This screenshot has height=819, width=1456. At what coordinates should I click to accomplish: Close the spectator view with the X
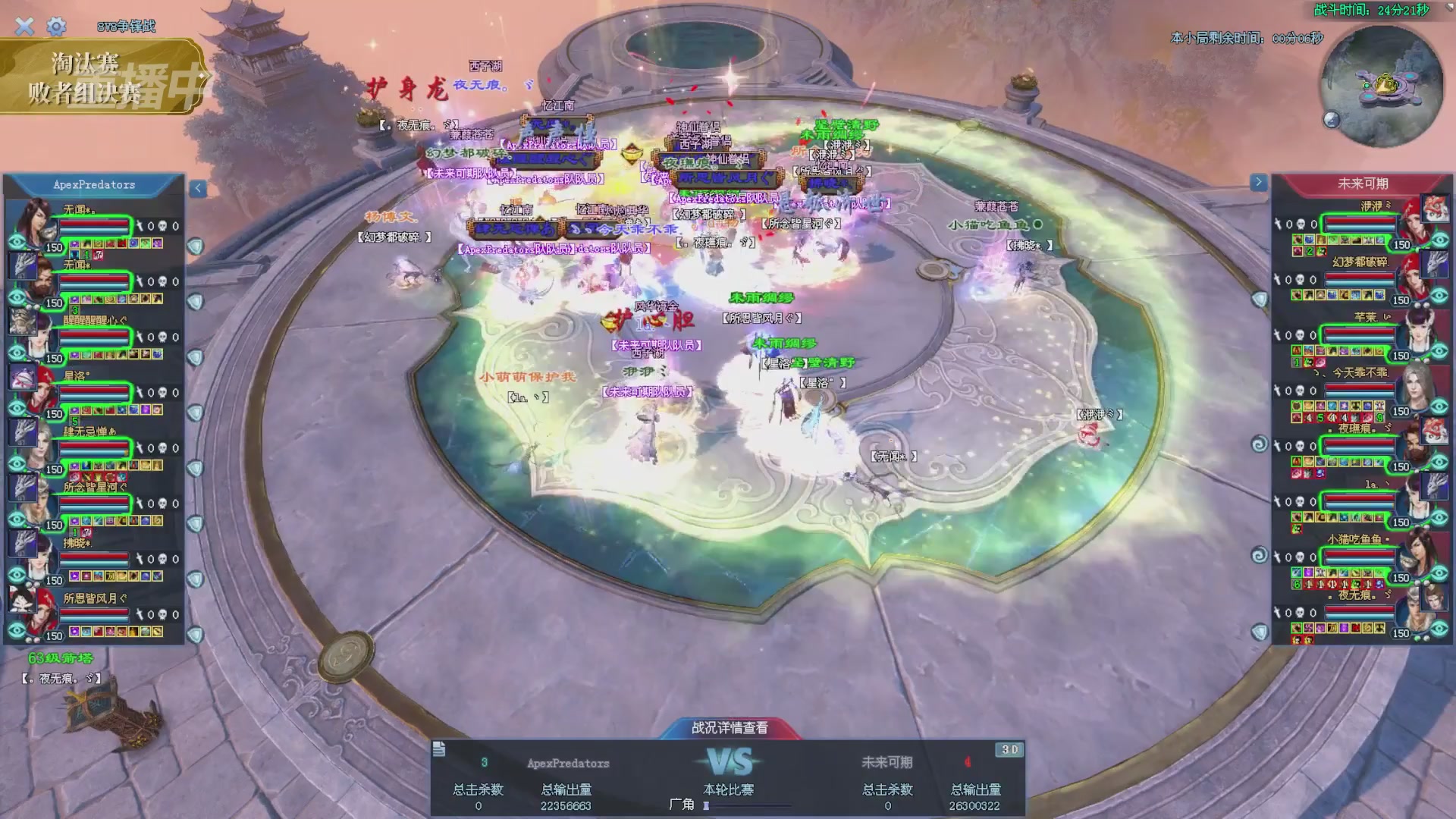coord(24,27)
